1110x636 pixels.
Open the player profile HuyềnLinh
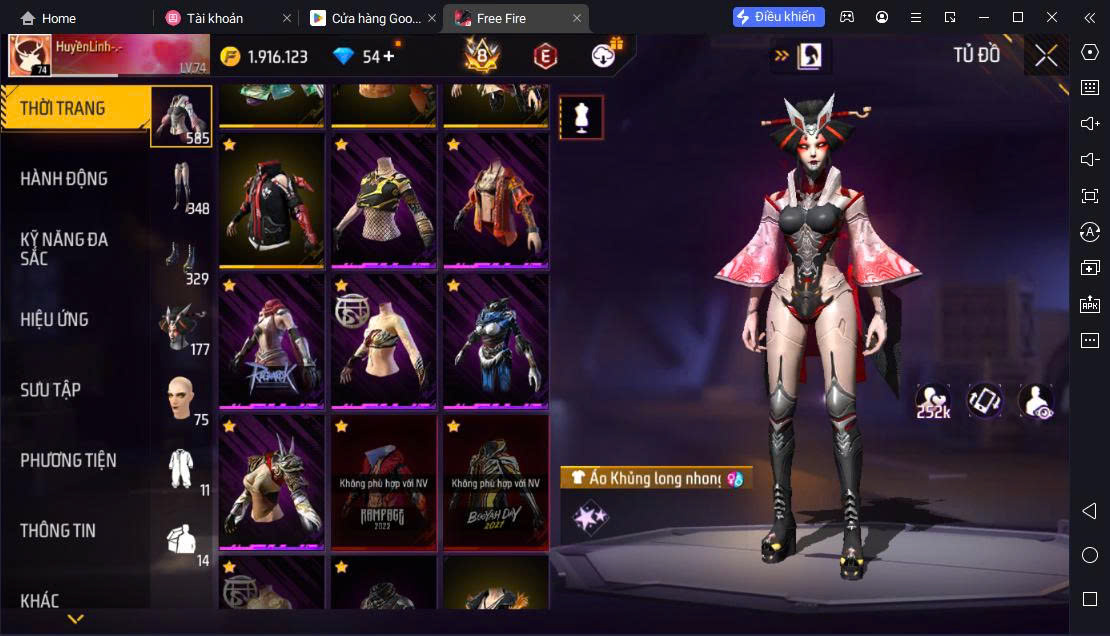pos(30,56)
